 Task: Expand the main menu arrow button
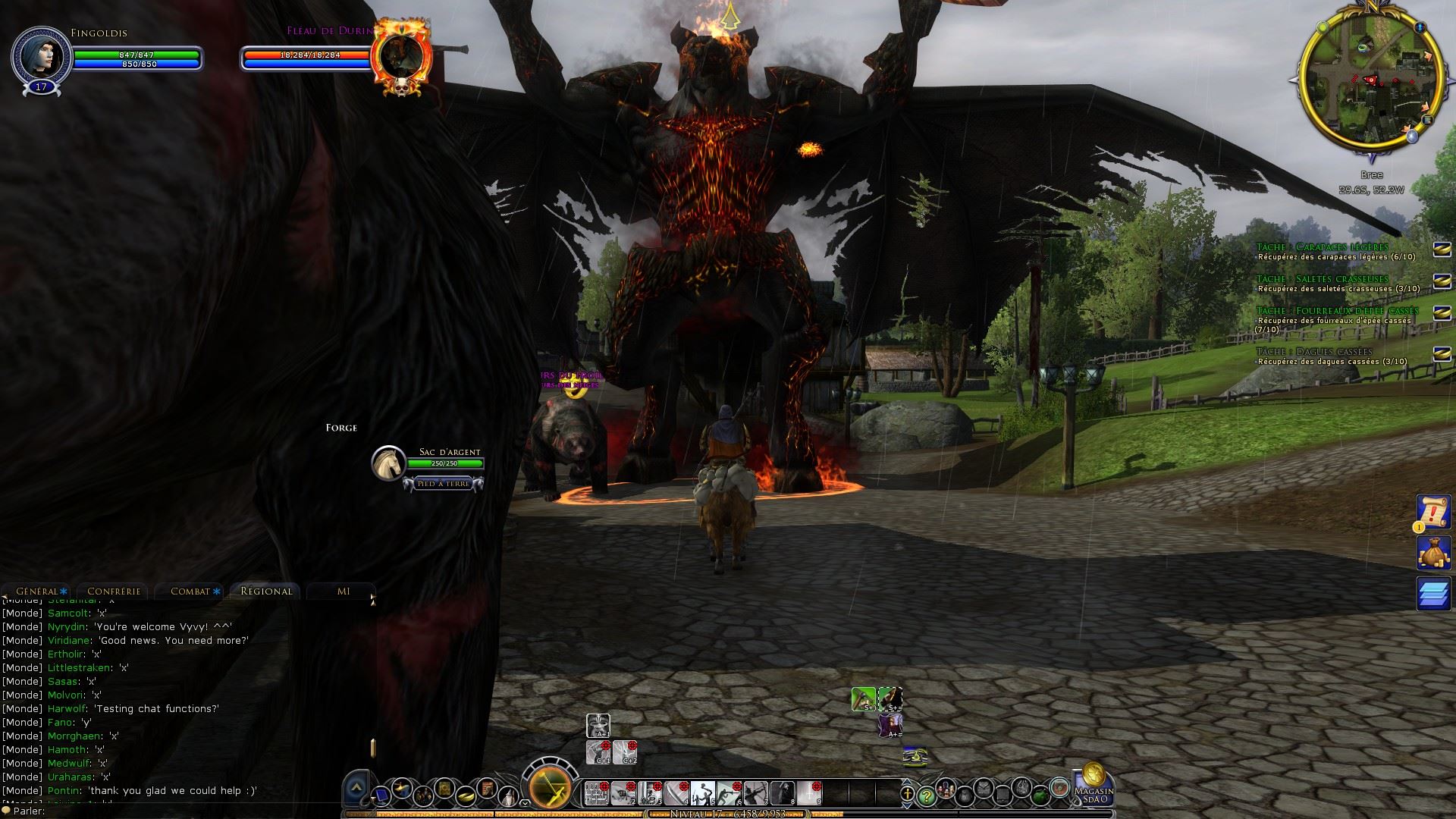click(x=356, y=789)
